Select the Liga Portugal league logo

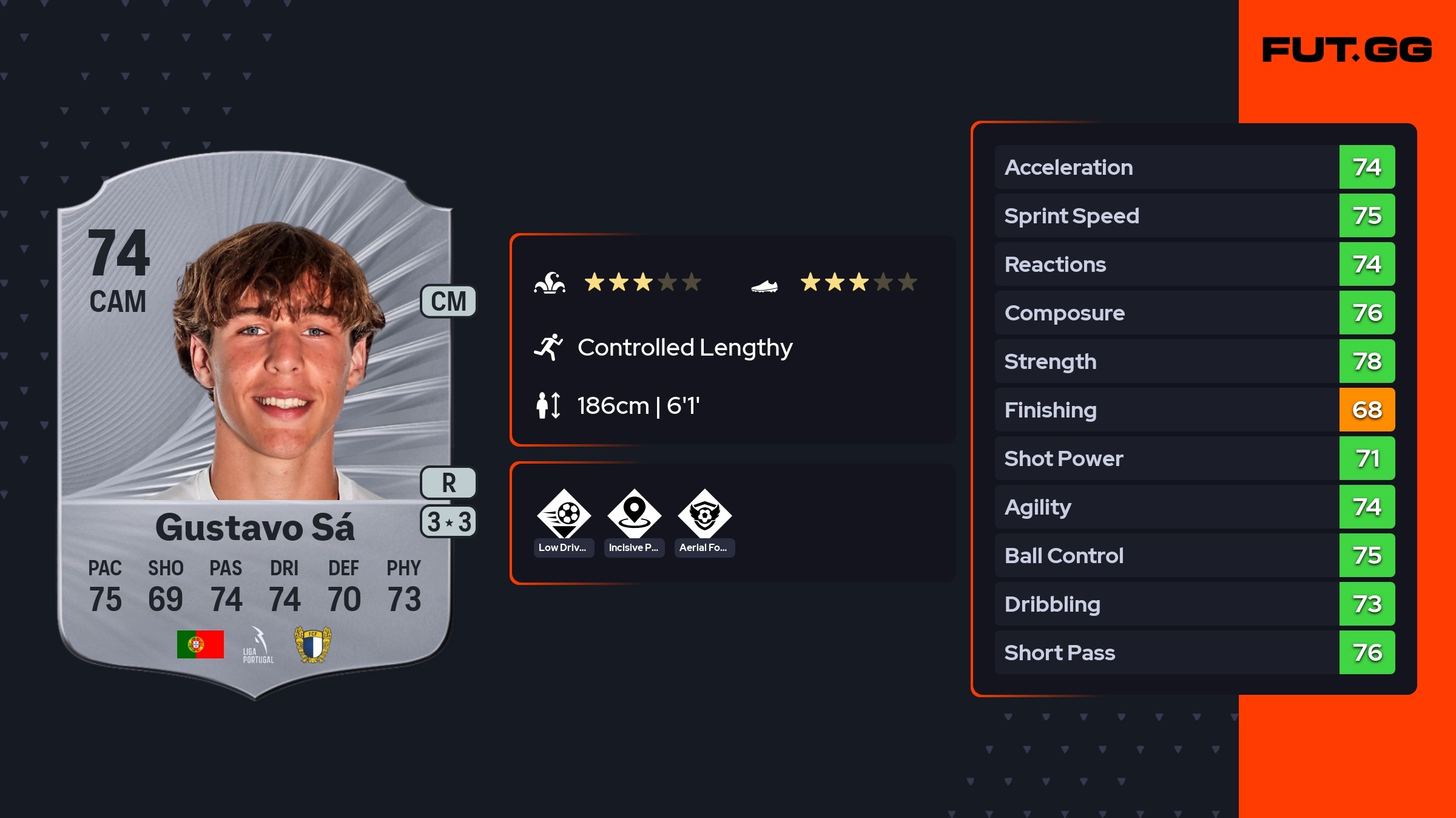258,645
